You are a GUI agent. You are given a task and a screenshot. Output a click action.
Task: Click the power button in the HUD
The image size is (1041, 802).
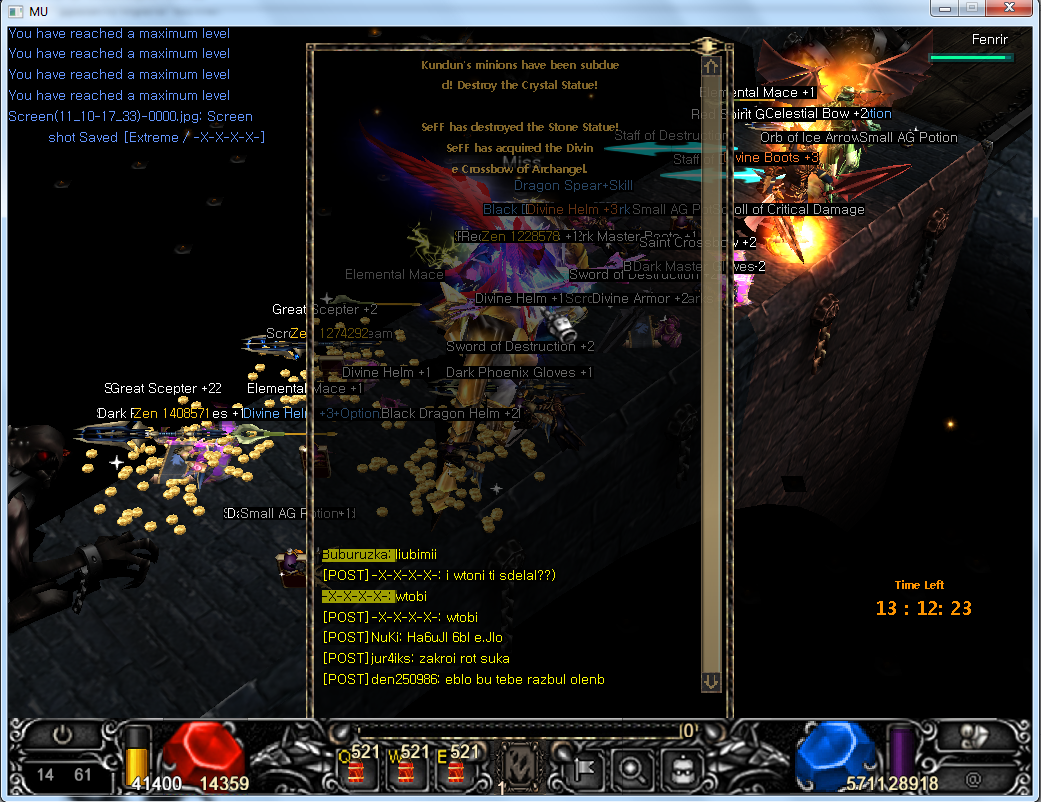[x=63, y=735]
